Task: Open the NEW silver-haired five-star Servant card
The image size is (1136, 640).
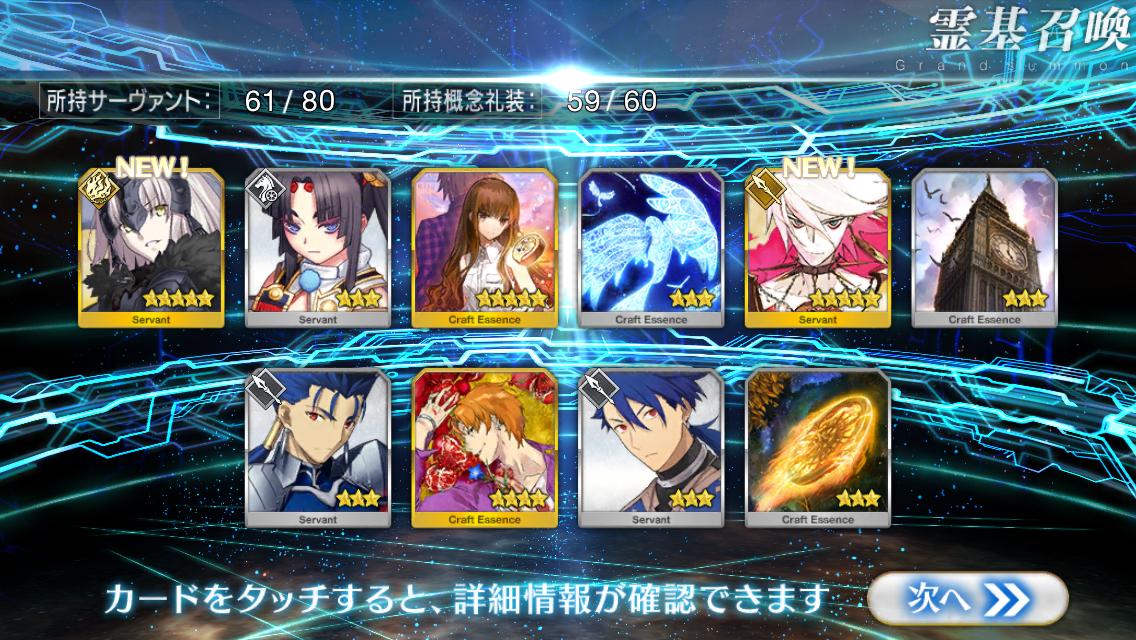Action: click(151, 247)
